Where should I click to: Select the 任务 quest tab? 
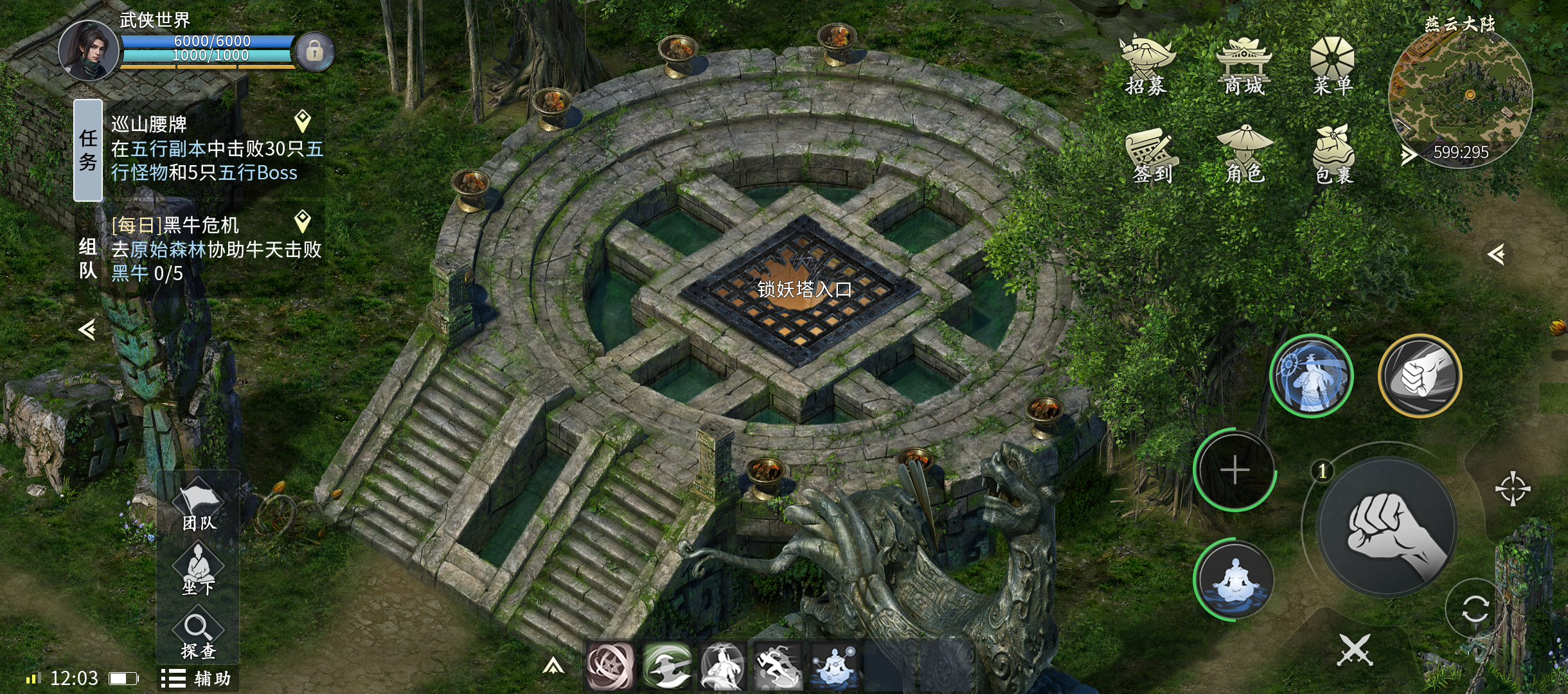click(88, 150)
